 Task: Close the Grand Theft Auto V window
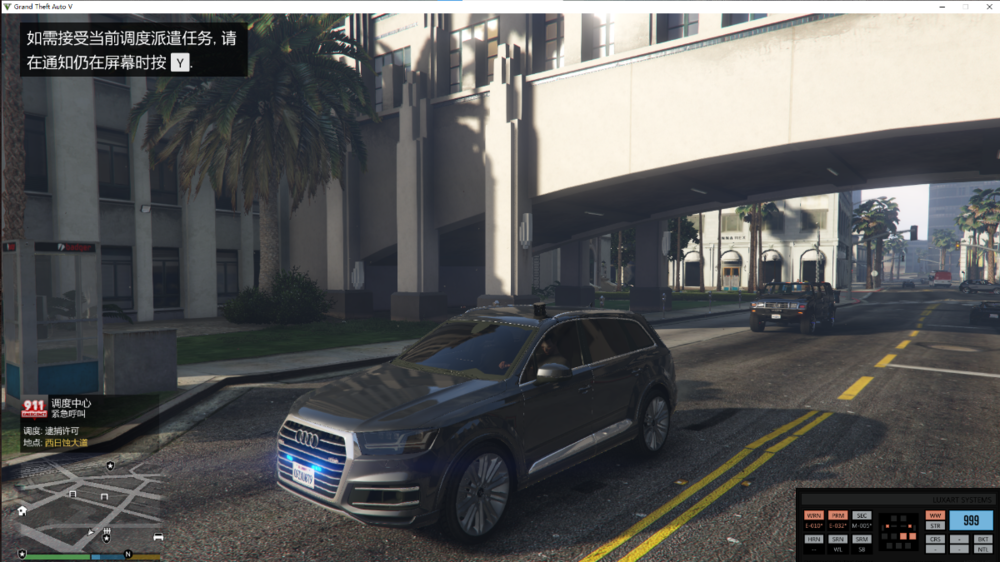(x=990, y=6)
